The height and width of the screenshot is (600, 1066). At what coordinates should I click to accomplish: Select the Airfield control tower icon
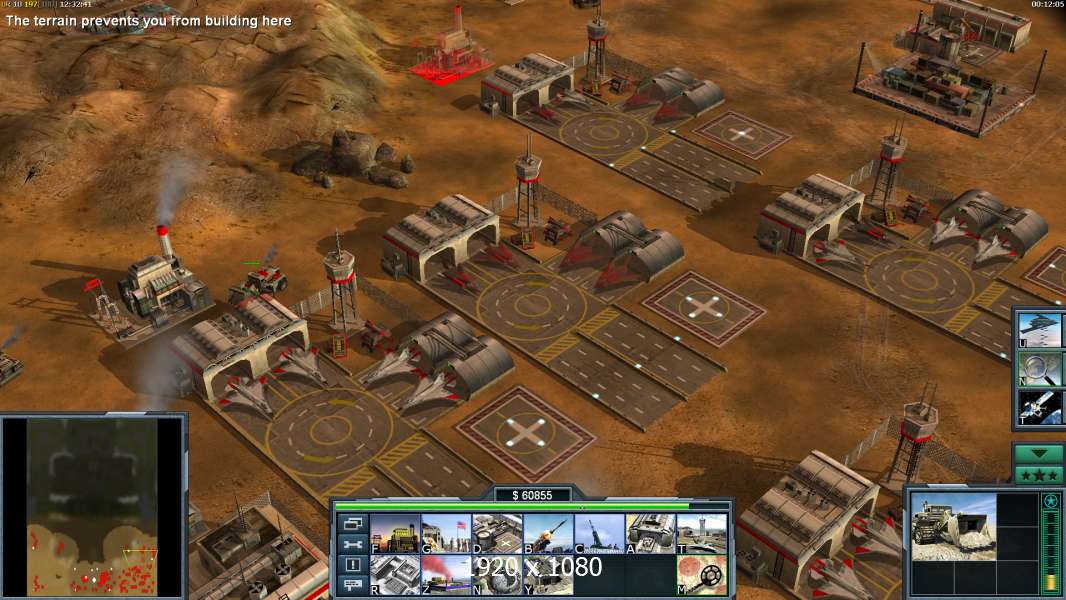coord(701,534)
